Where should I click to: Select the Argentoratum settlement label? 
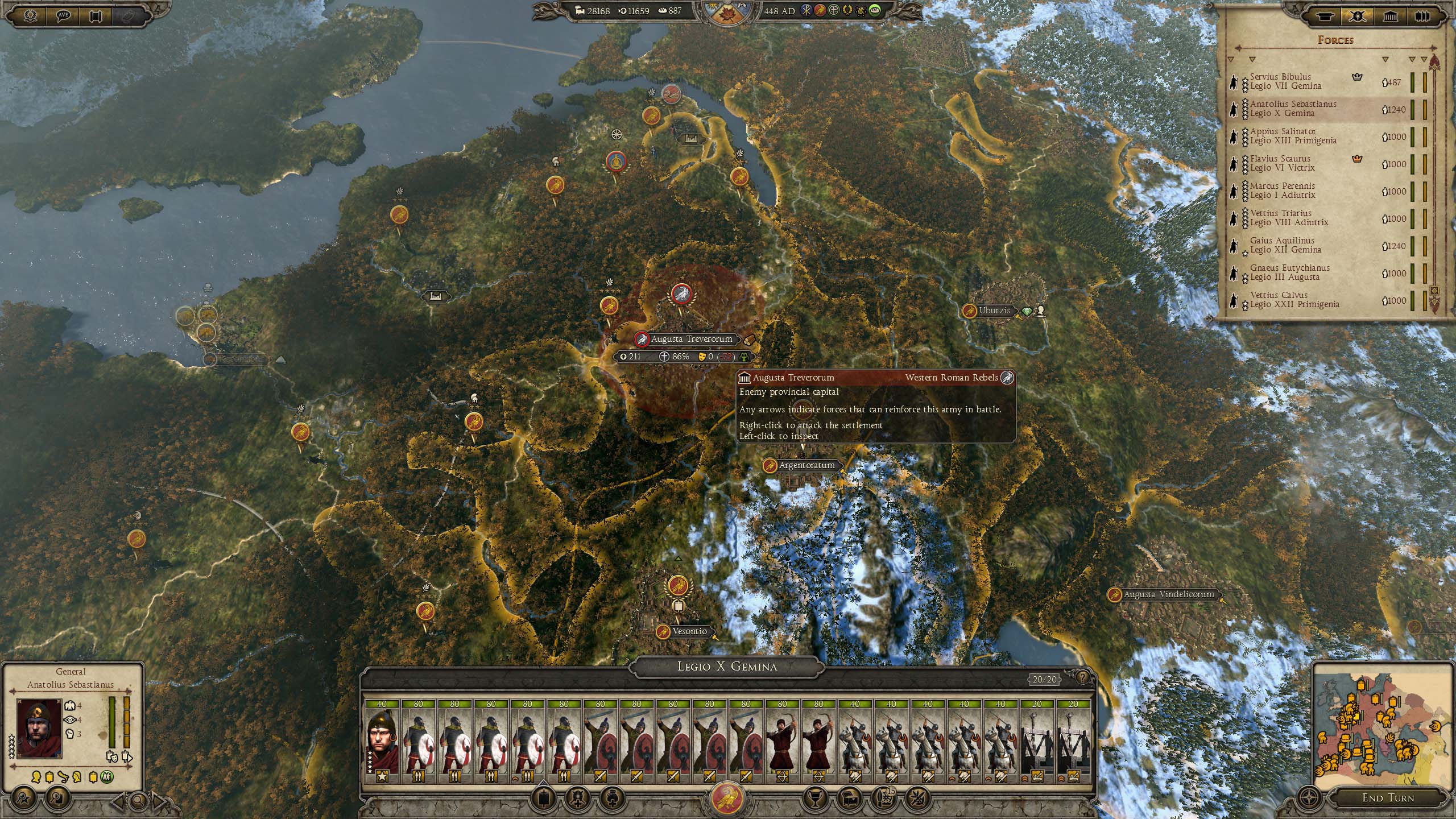[x=806, y=465]
